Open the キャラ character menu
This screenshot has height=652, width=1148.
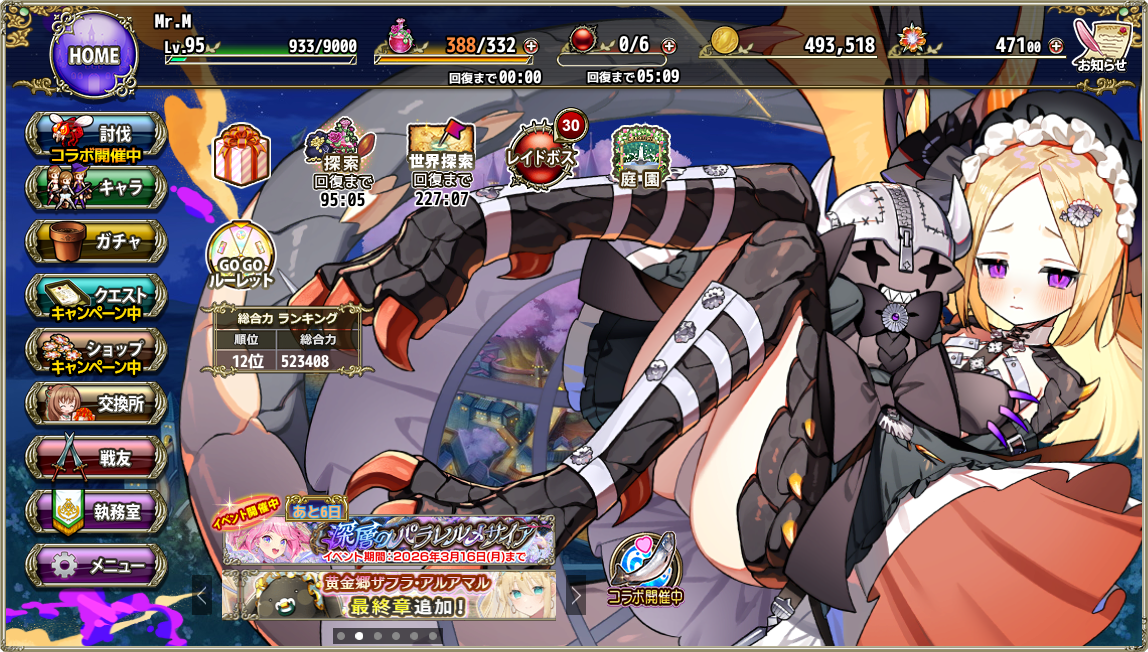[96, 187]
